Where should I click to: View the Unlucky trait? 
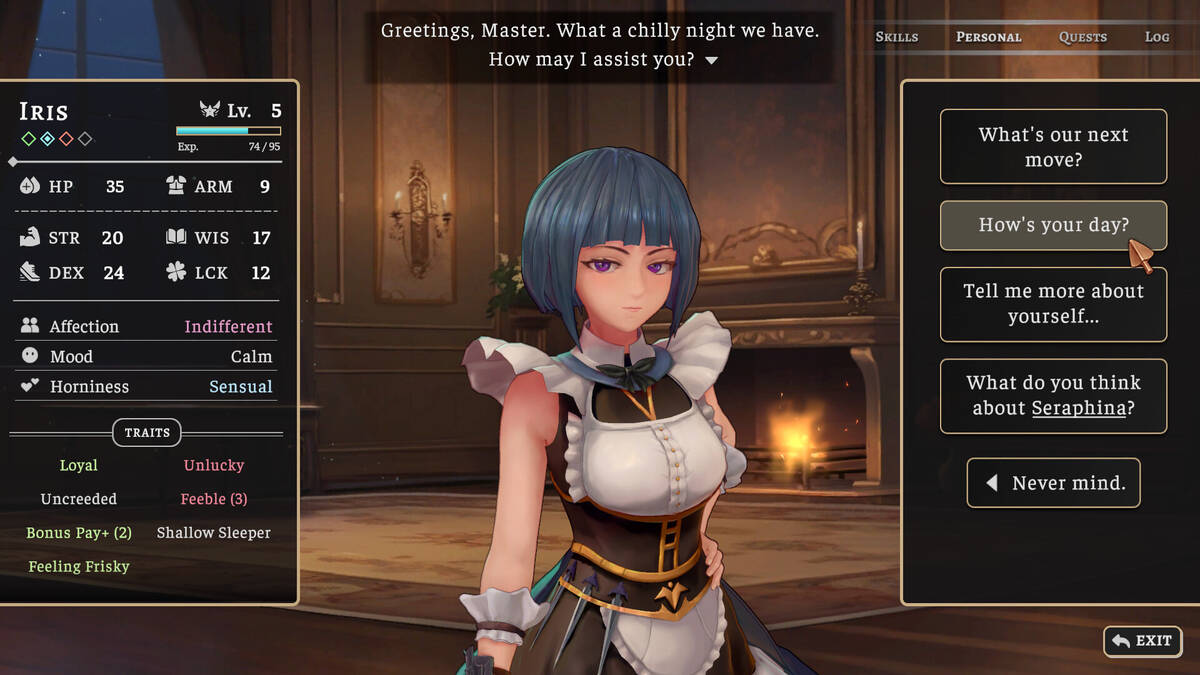coord(214,465)
